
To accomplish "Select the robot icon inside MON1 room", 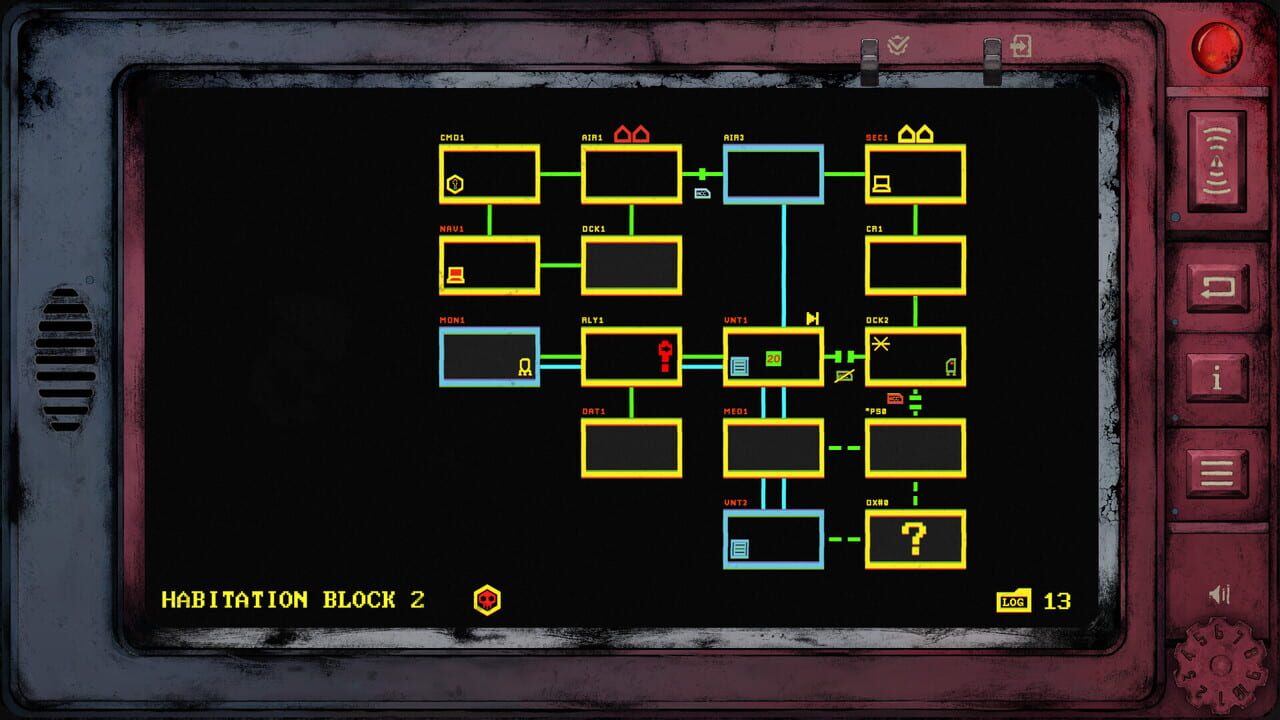I will (524, 367).
